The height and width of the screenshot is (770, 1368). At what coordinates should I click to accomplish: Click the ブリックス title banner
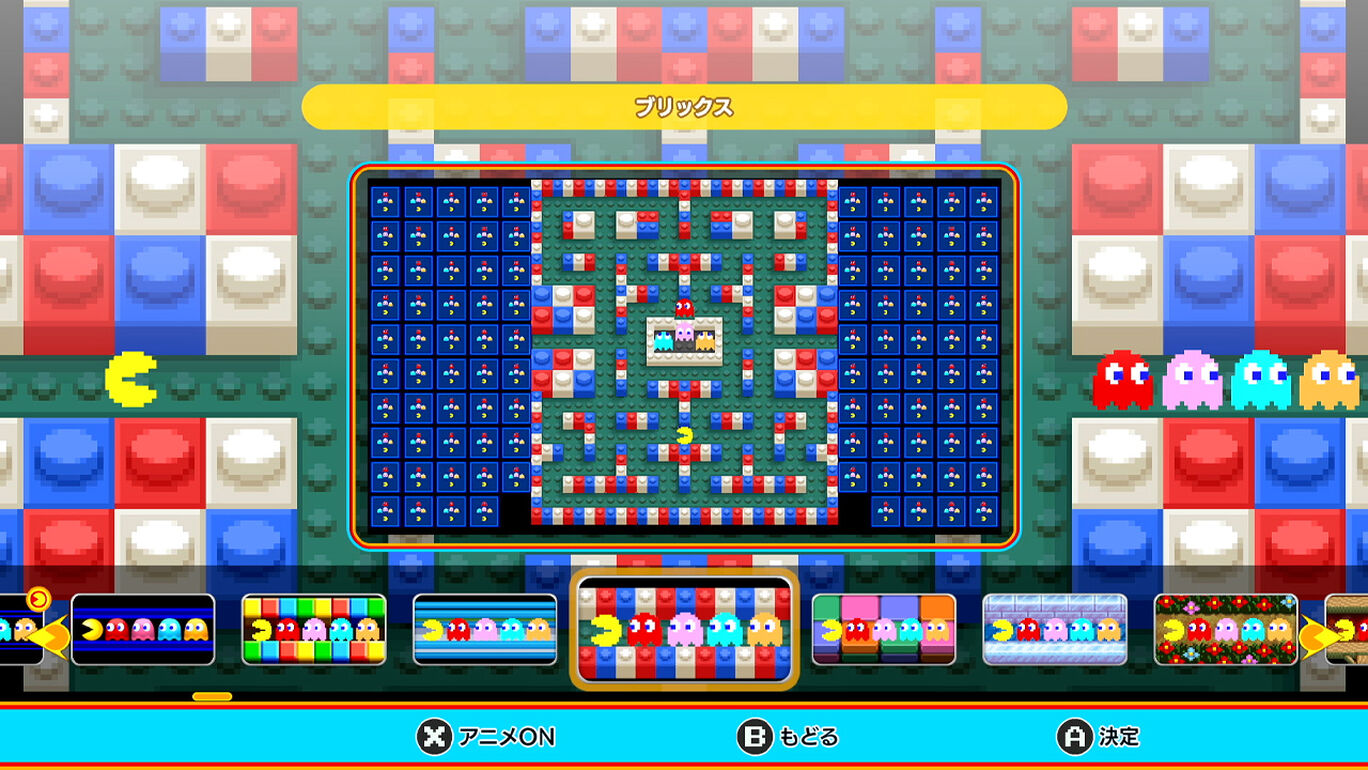click(x=684, y=104)
